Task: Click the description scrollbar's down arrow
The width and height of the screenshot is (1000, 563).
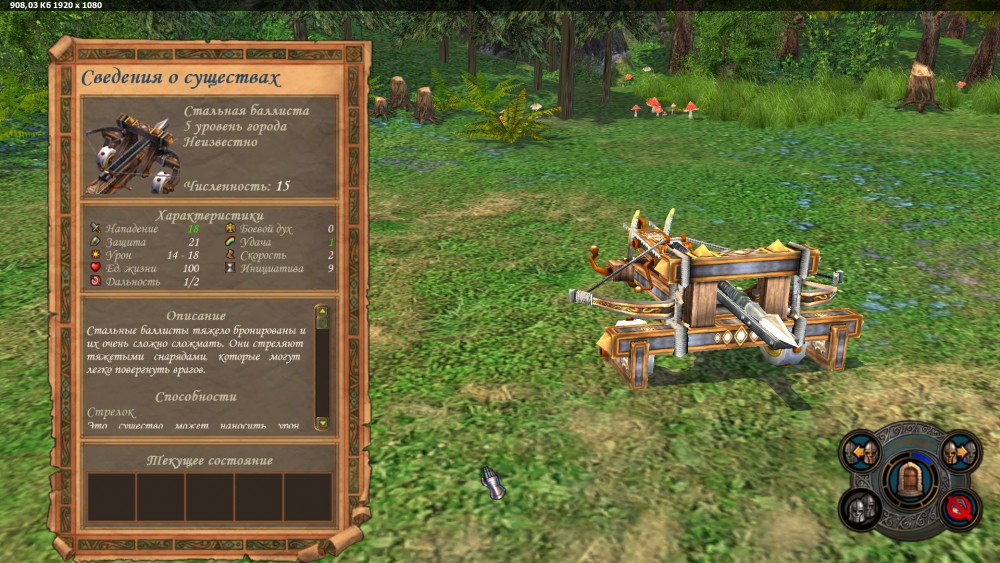Action: (x=322, y=423)
